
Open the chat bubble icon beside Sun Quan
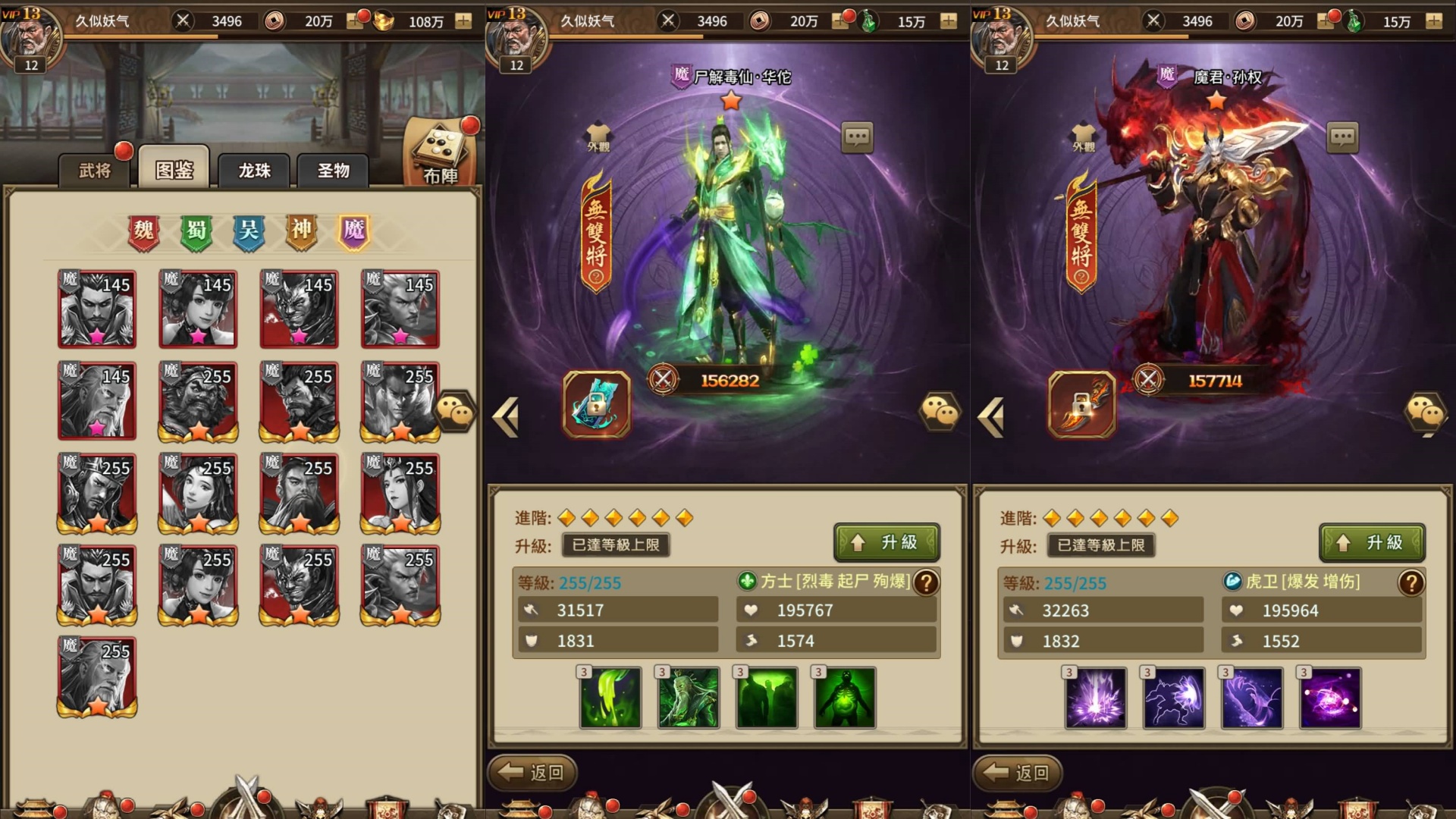tap(1344, 138)
